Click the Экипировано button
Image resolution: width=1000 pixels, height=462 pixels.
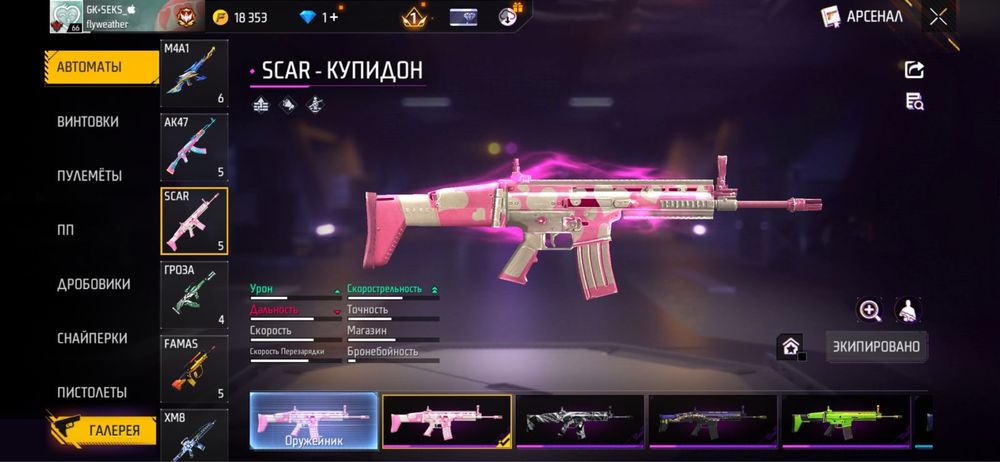(x=877, y=347)
